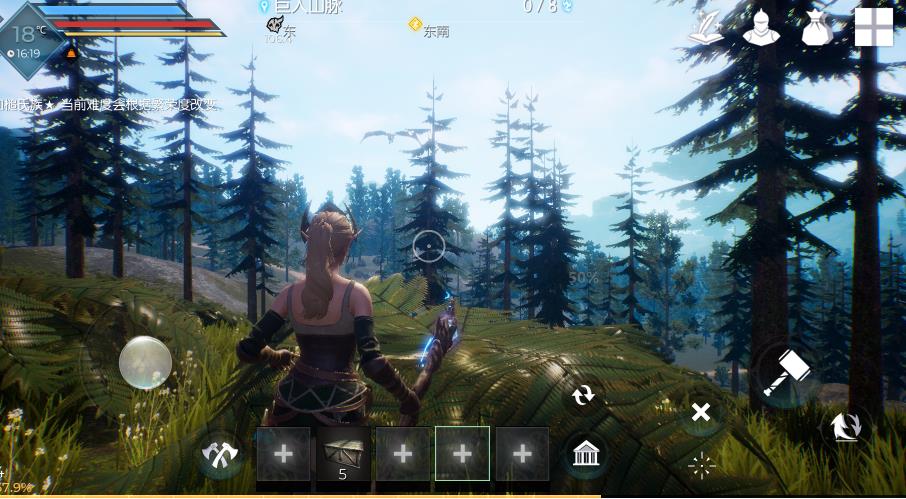Click the wolf head compass marker
The width and height of the screenshot is (906, 499).
pos(275,25)
